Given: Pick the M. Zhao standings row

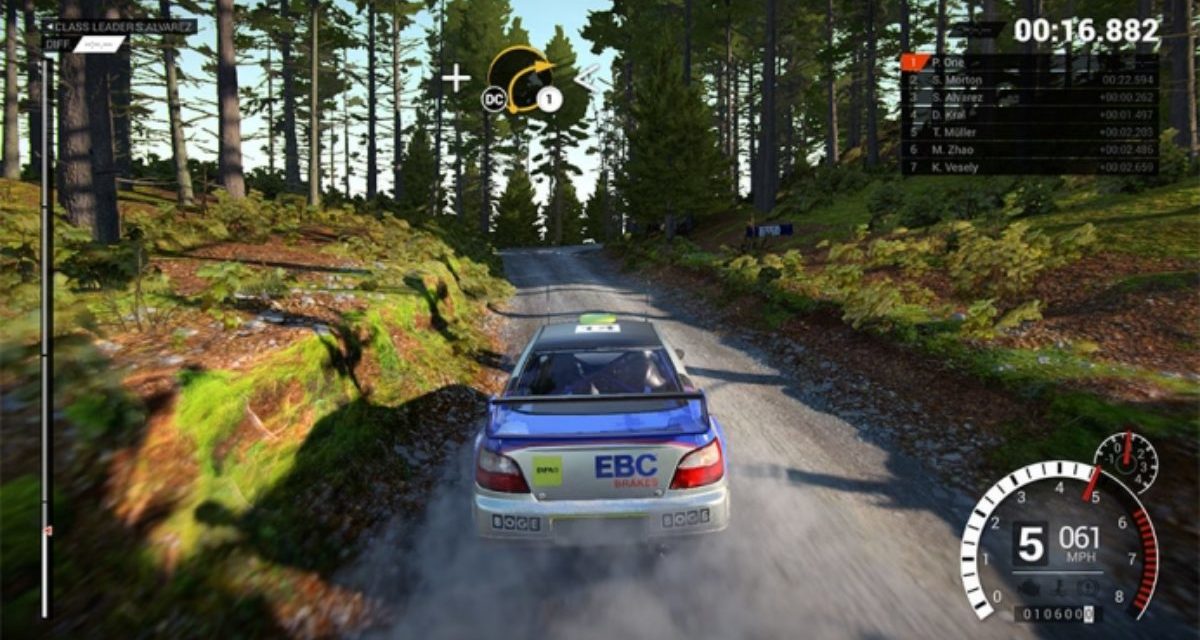Looking at the screenshot, I should pos(1030,150).
